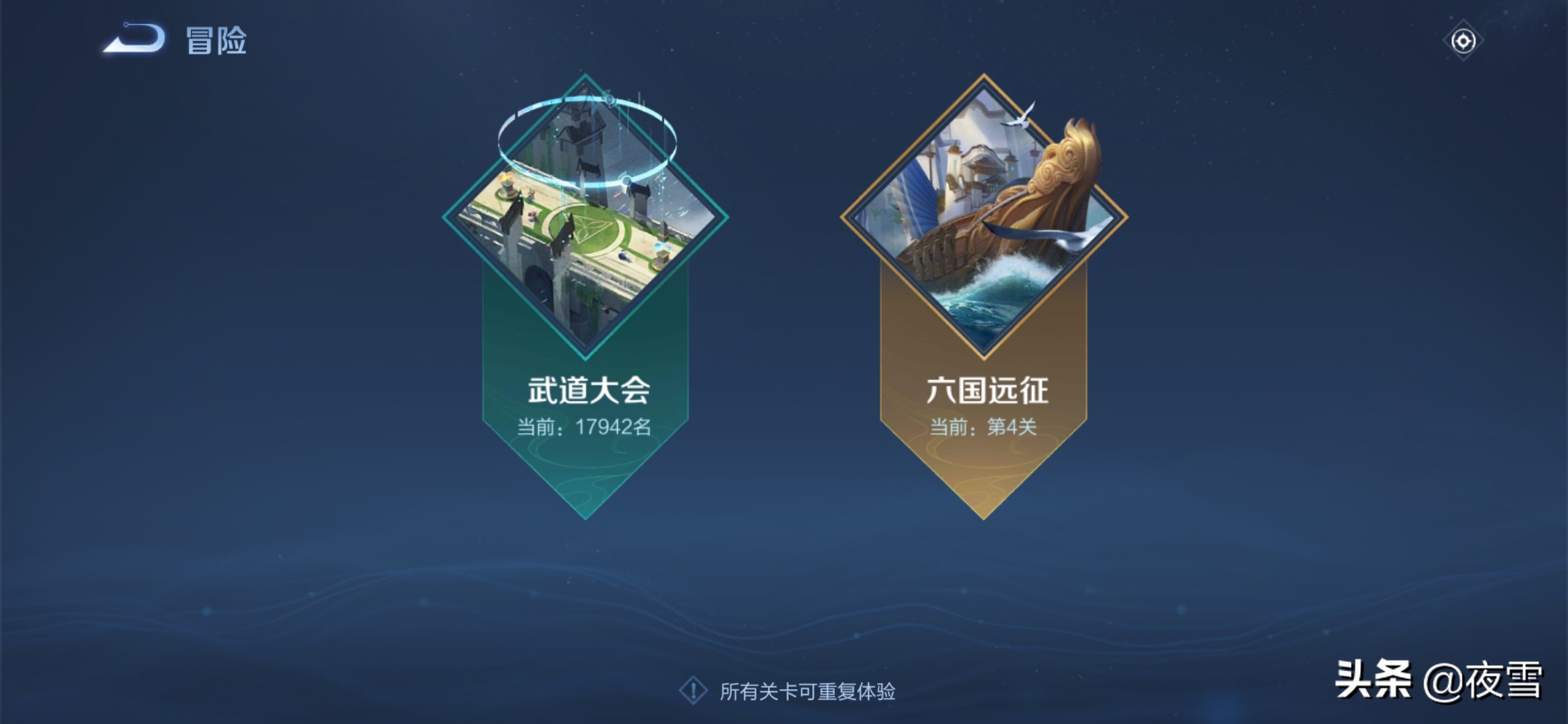Tap the blue halo effect on 武道大会 card
Viewport: 1568px width, 724px height.
point(590,134)
